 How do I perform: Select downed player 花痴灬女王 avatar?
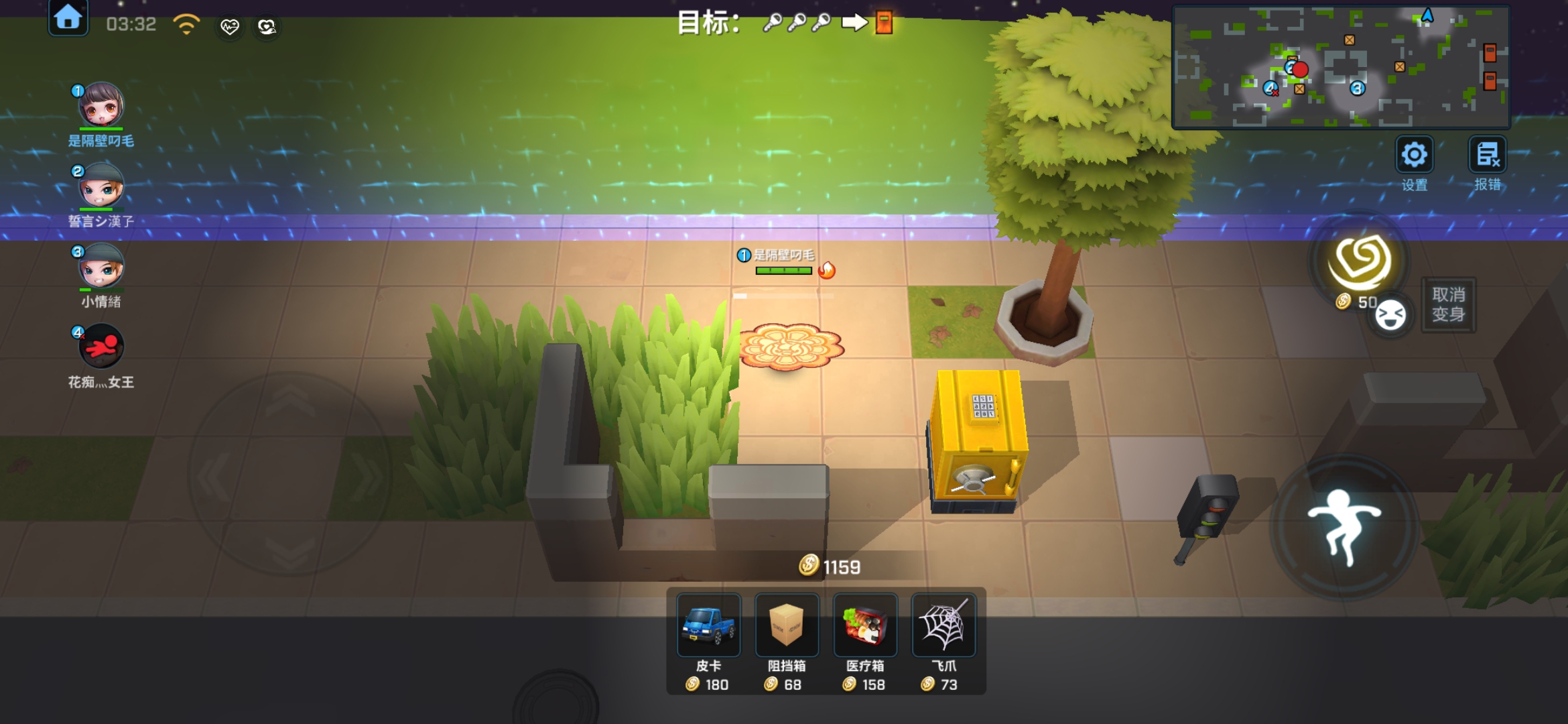101,347
